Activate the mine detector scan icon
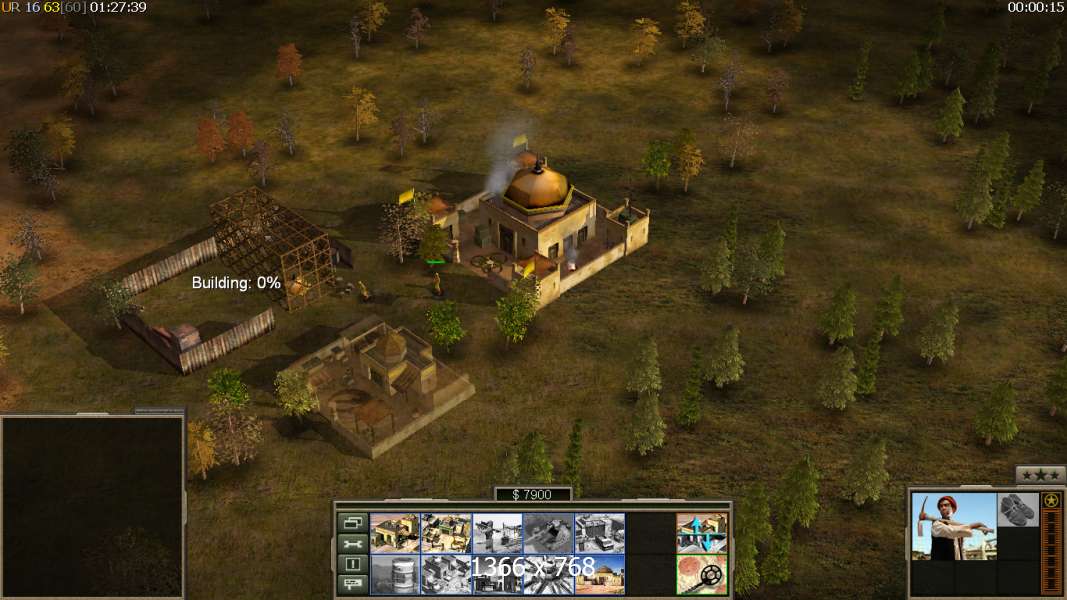 701,574
